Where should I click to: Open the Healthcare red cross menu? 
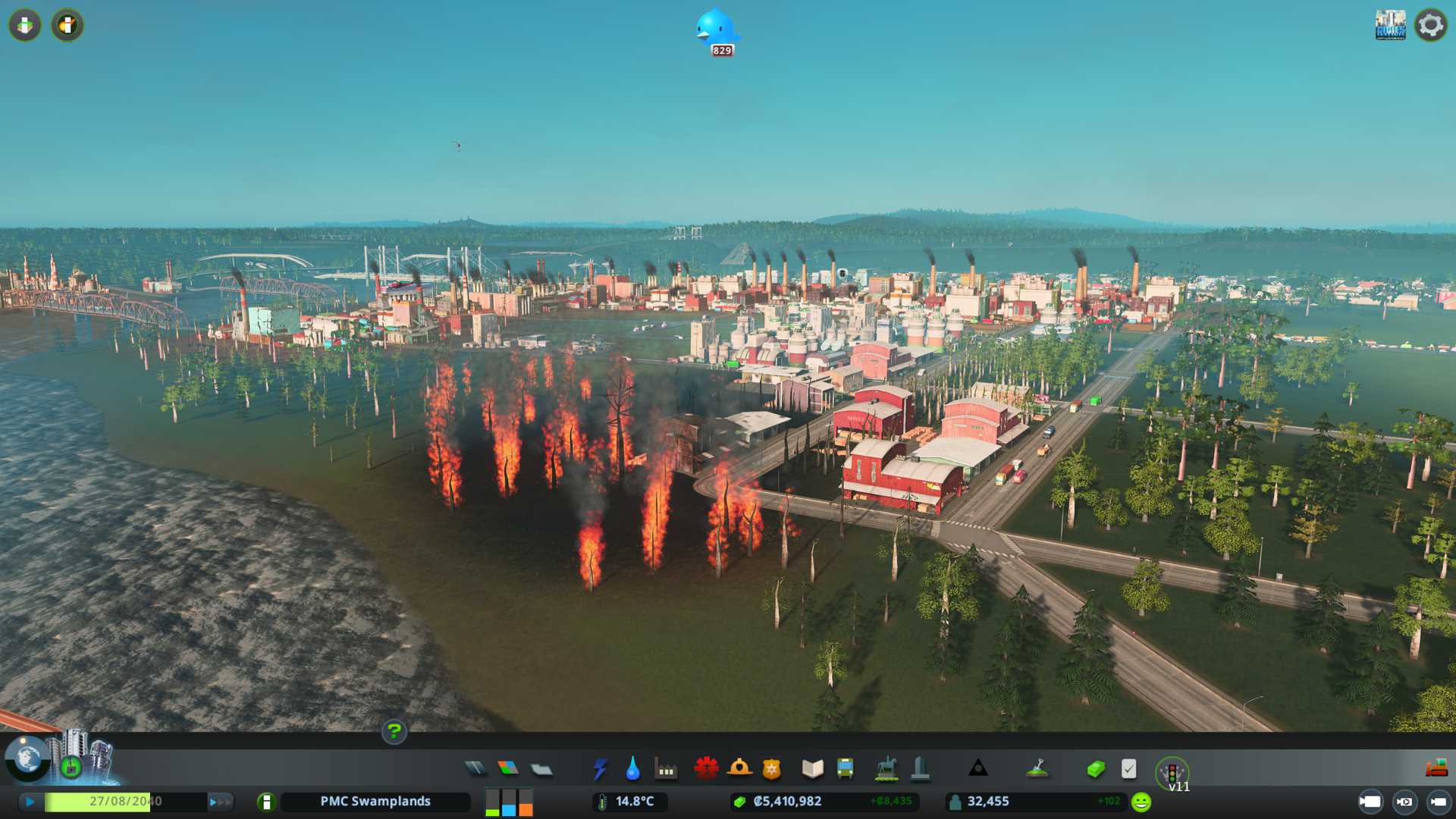706,769
